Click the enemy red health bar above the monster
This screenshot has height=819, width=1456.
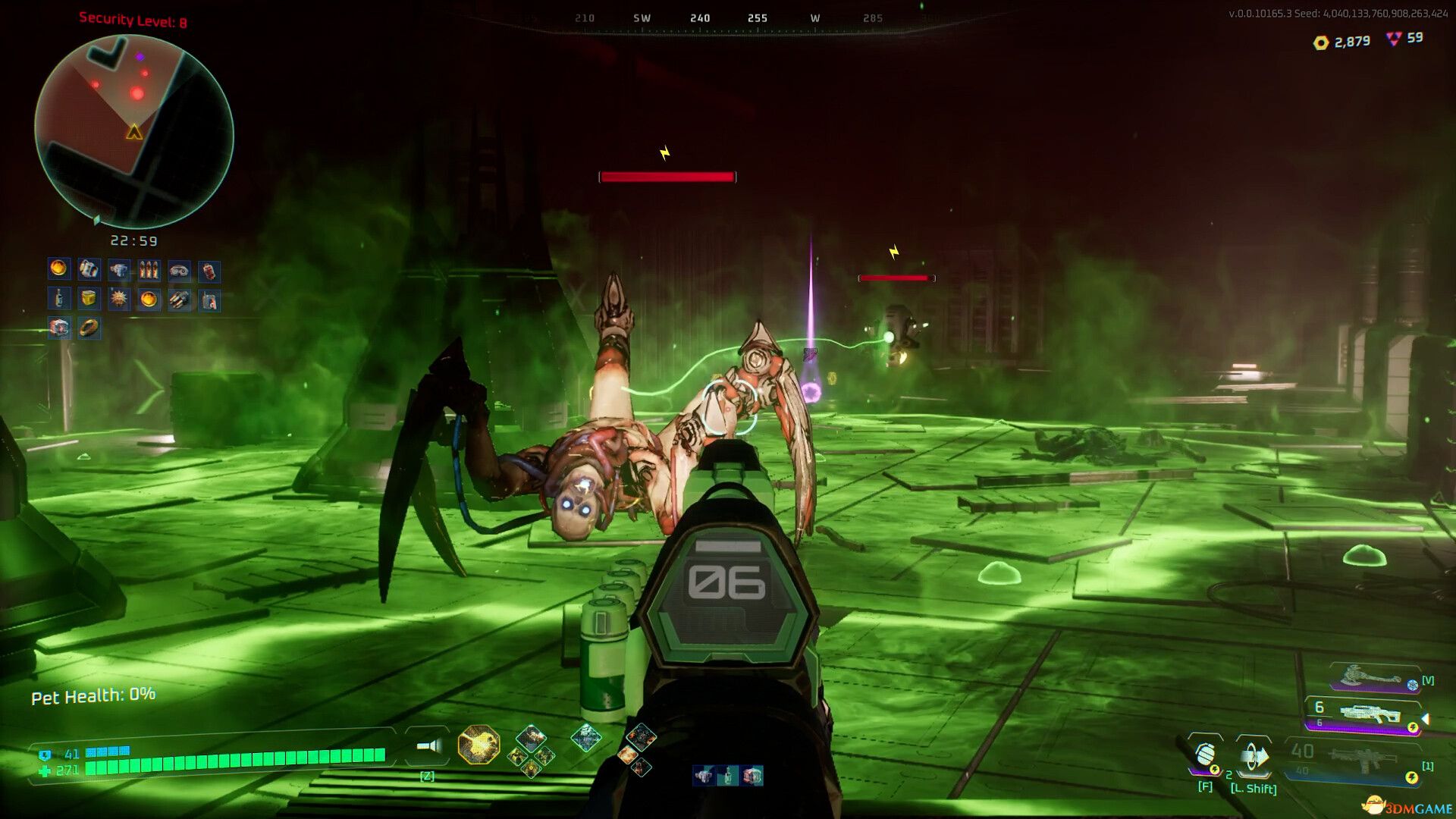pyautogui.click(x=667, y=176)
